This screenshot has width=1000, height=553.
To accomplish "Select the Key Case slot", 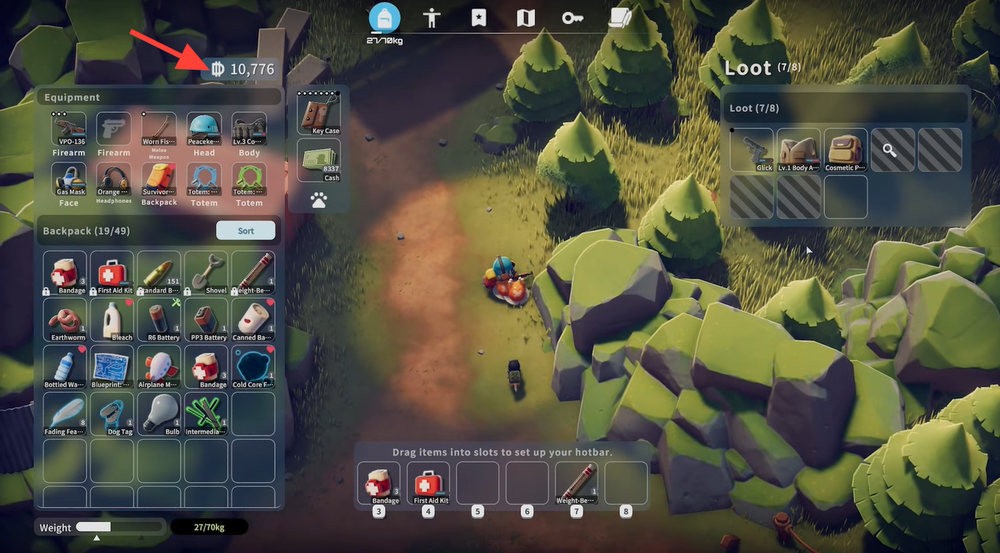I will pos(318,113).
